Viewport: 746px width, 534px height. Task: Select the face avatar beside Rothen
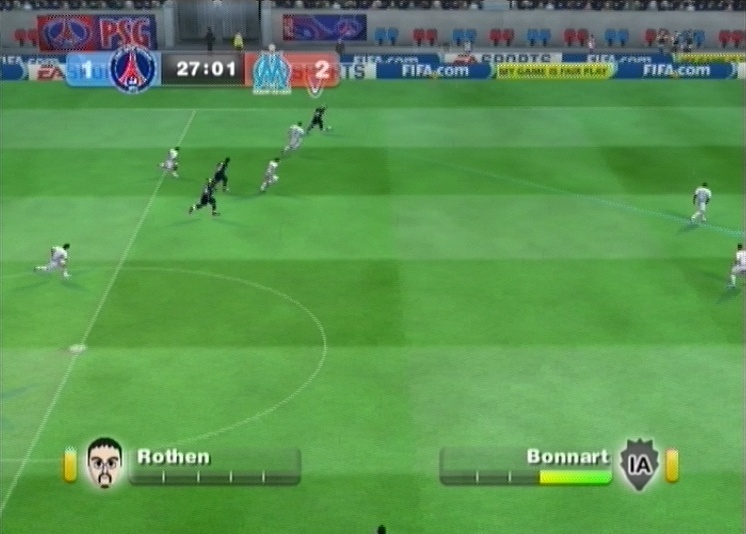[x=103, y=462]
